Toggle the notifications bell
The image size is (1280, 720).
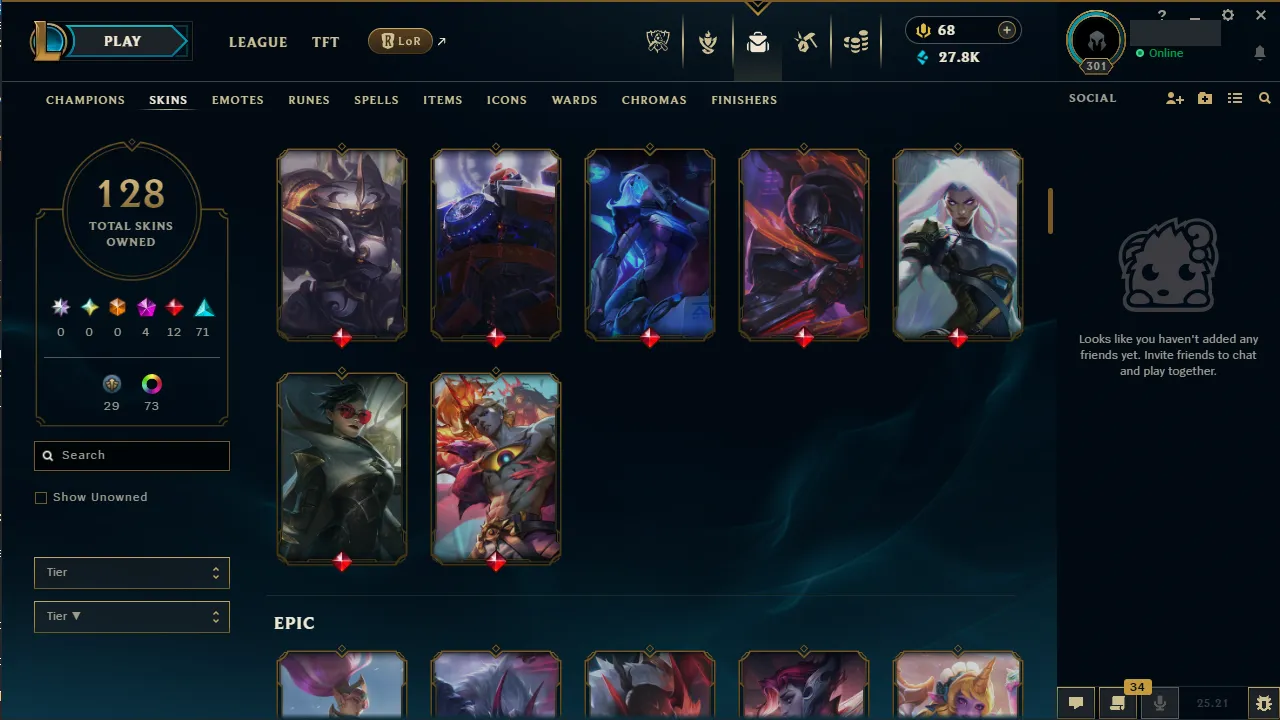[1259, 52]
